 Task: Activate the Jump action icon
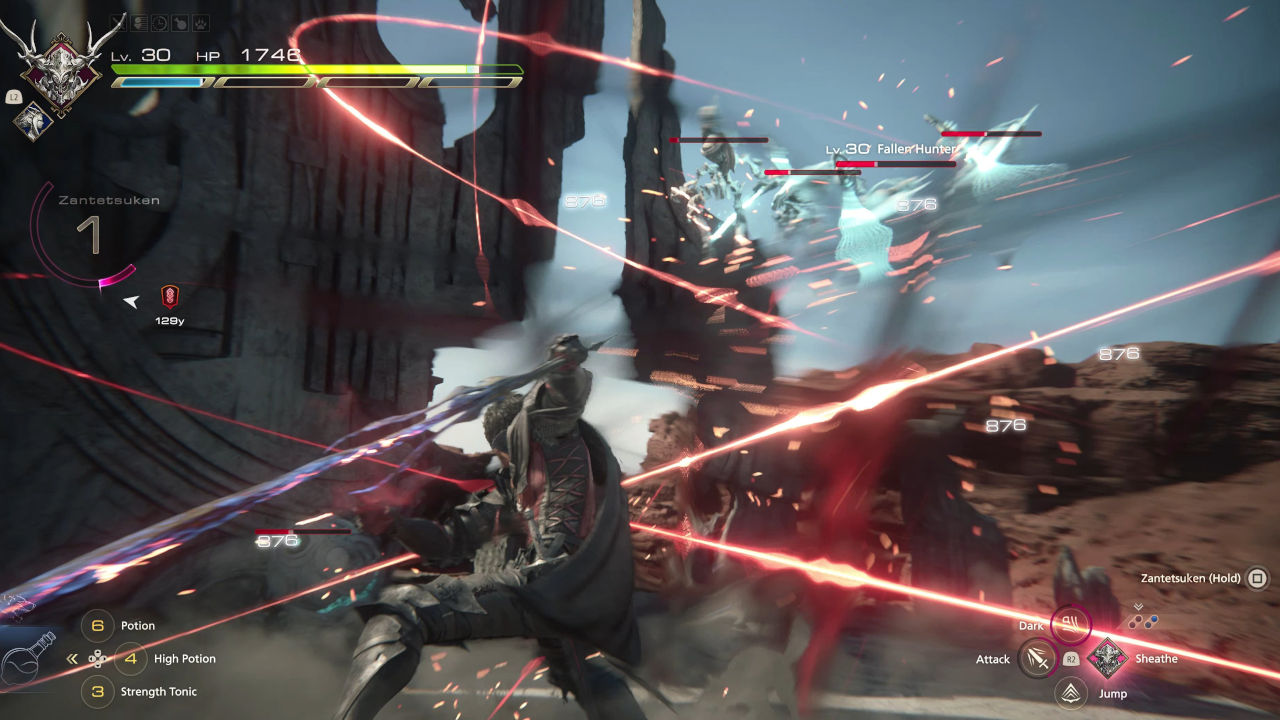pyautogui.click(x=1071, y=692)
